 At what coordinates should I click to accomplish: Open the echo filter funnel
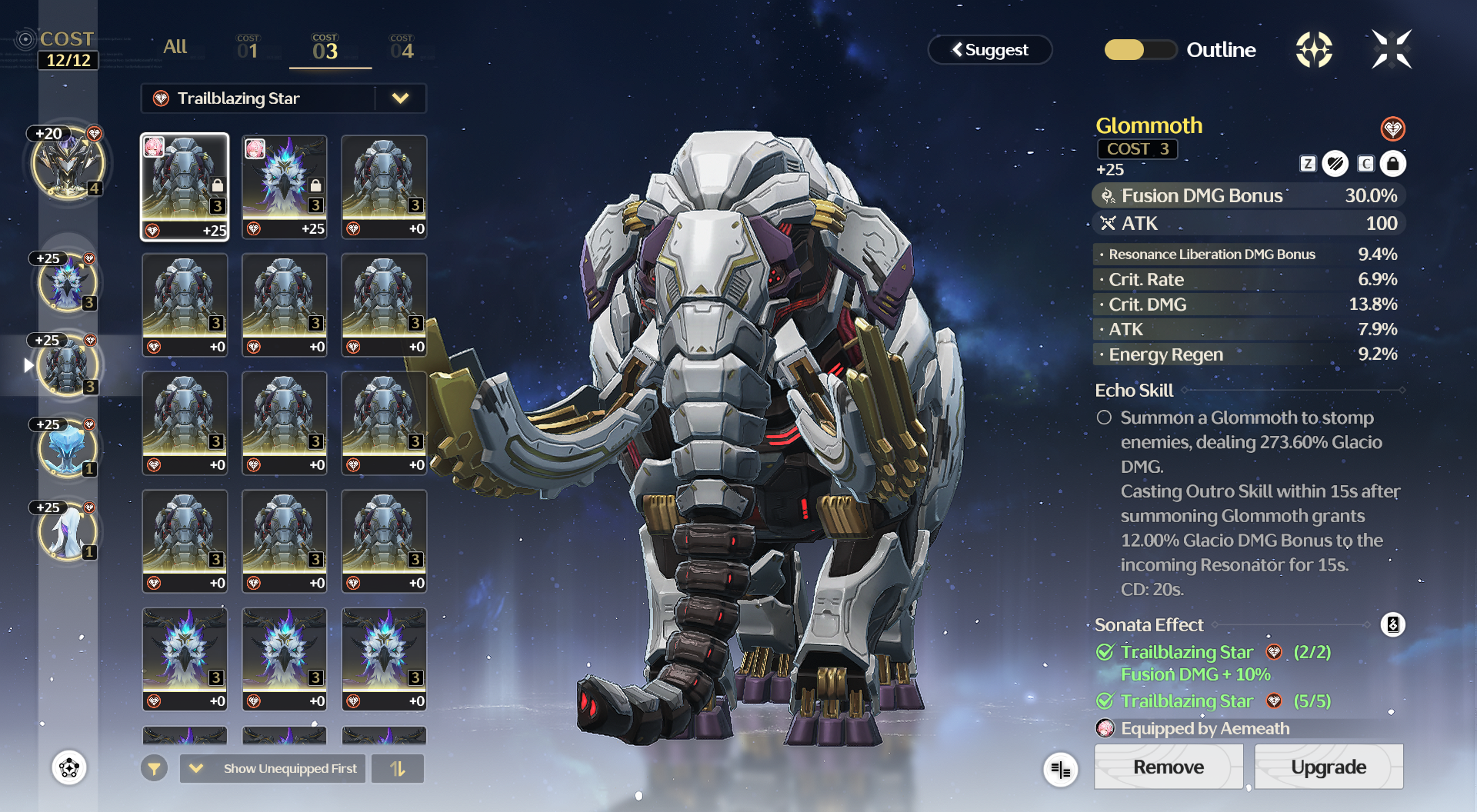click(x=154, y=768)
